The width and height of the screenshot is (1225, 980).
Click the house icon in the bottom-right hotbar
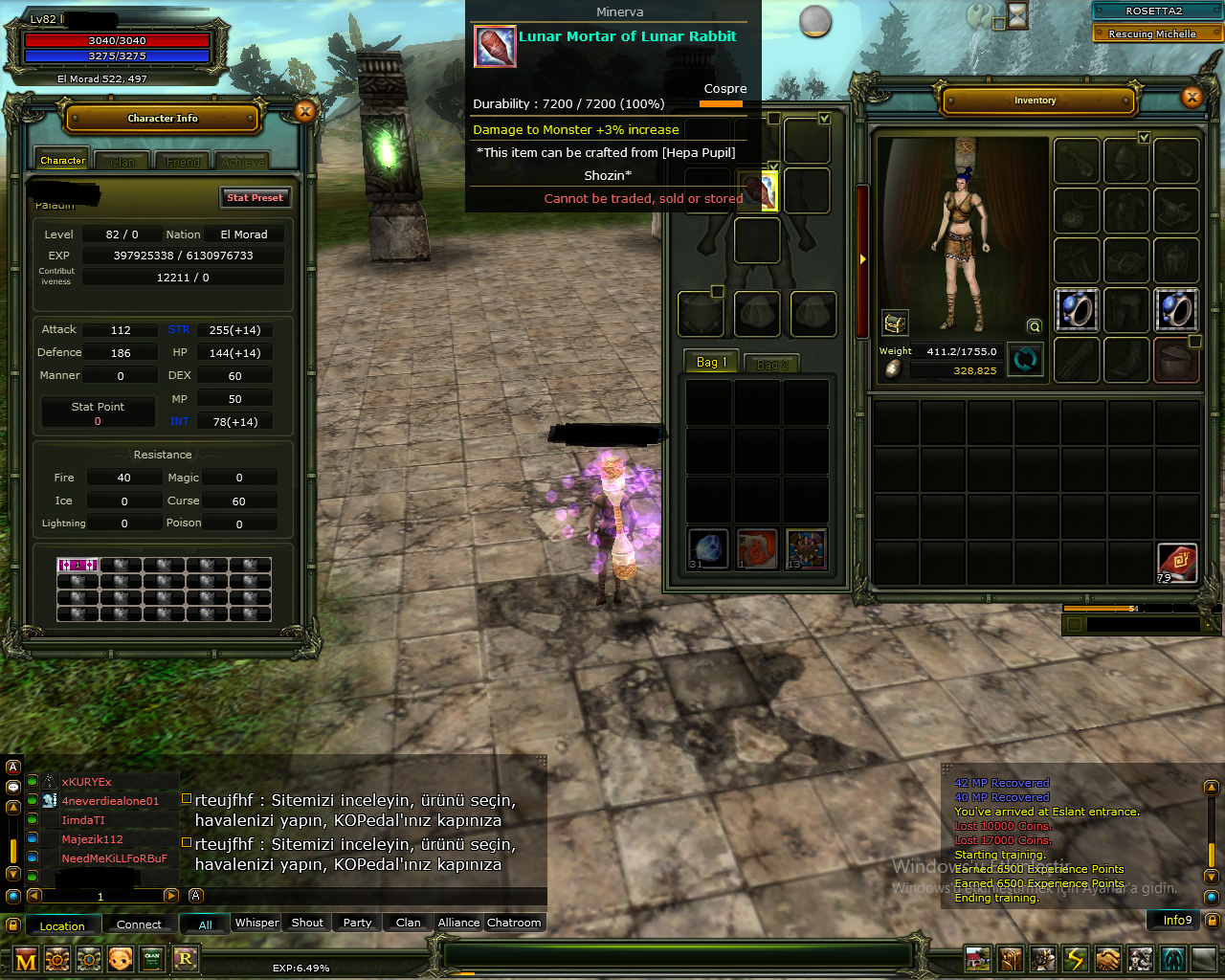point(977,957)
